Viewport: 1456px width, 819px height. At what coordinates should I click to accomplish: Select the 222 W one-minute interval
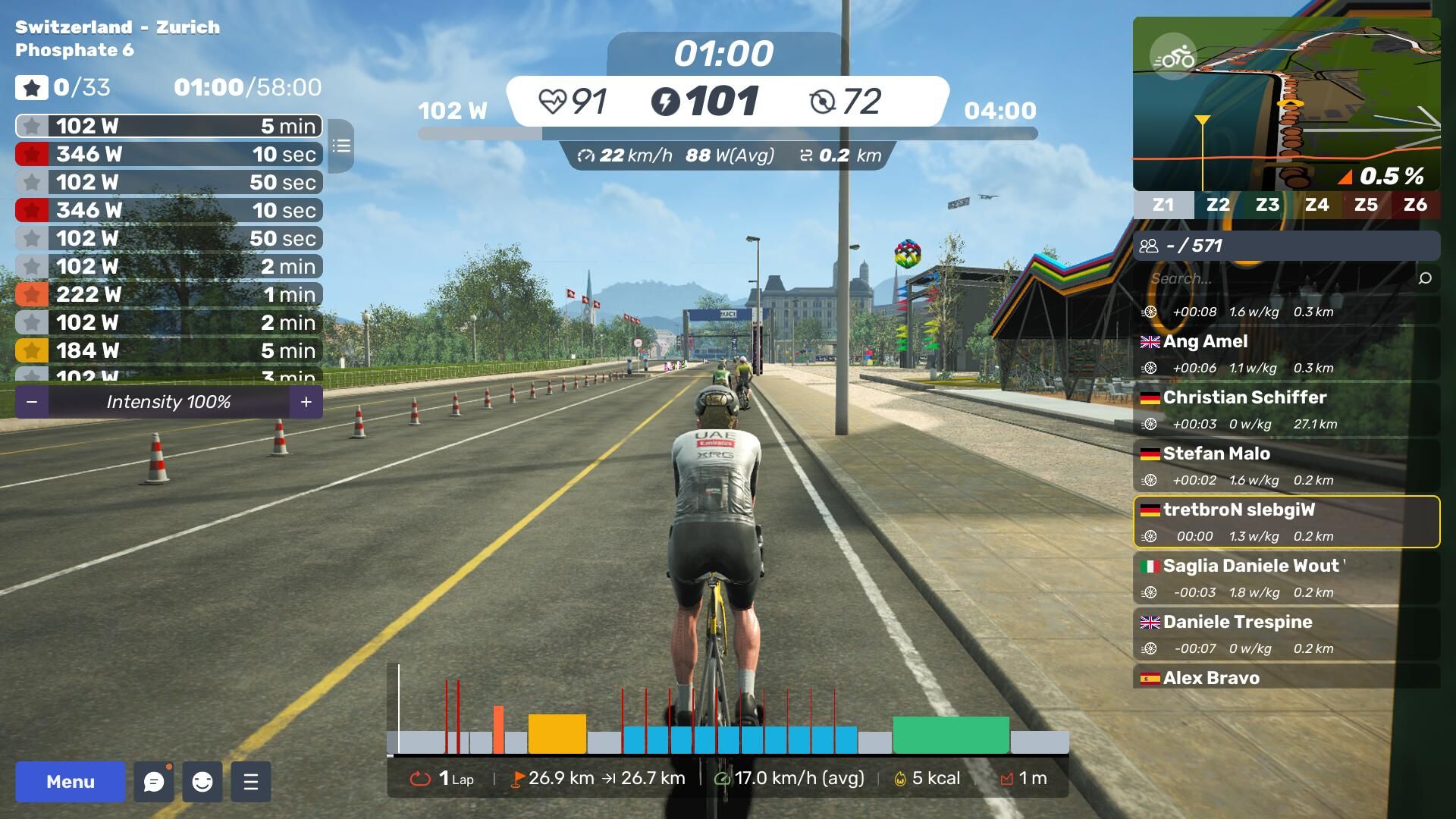click(168, 294)
